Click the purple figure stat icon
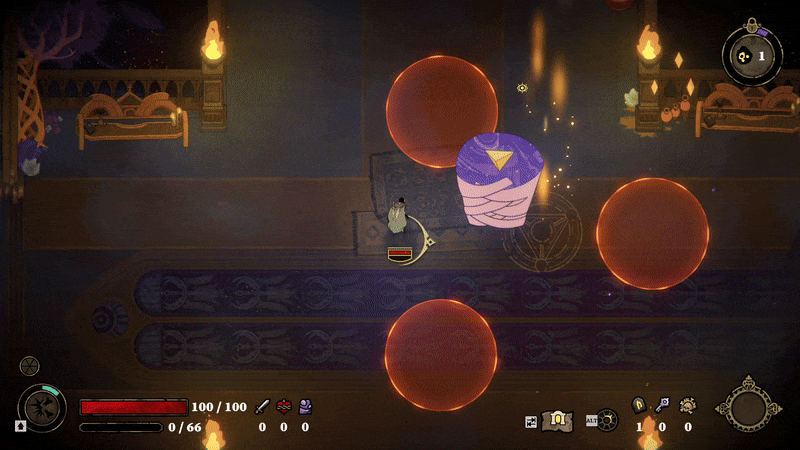 (x=305, y=406)
